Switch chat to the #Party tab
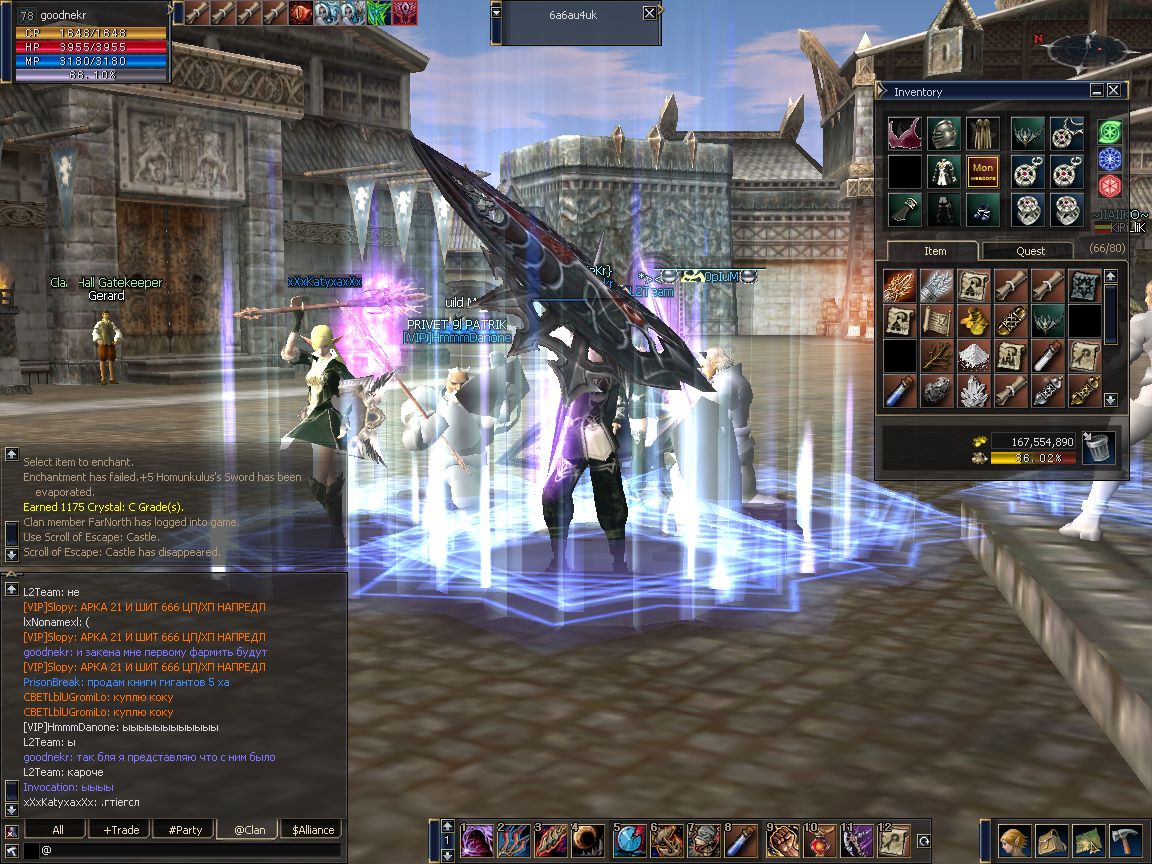The height and width of the screenshot is (864, 1152). (x=184, y=830)
